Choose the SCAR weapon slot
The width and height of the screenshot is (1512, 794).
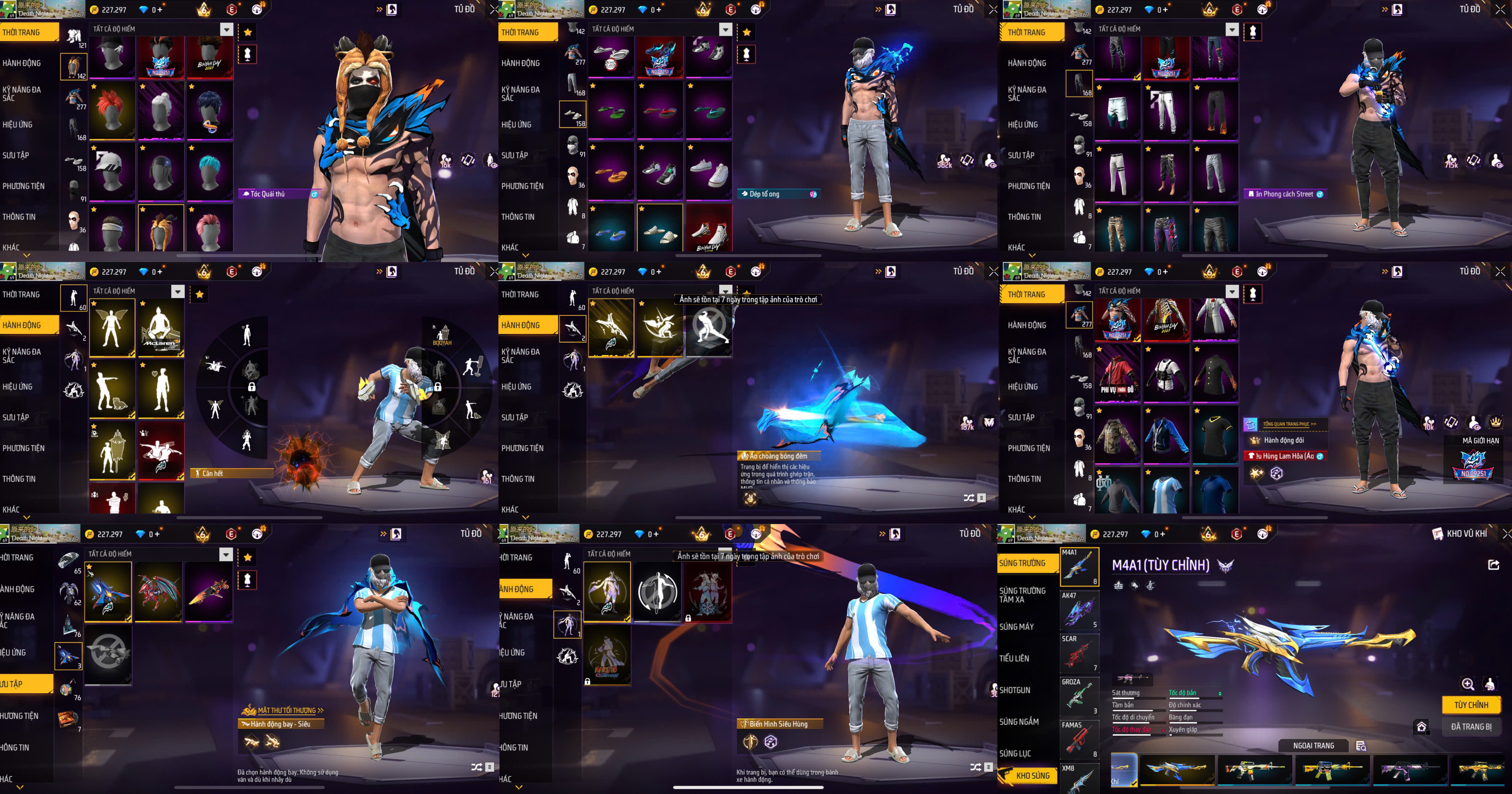click(x=1079, y=653)
